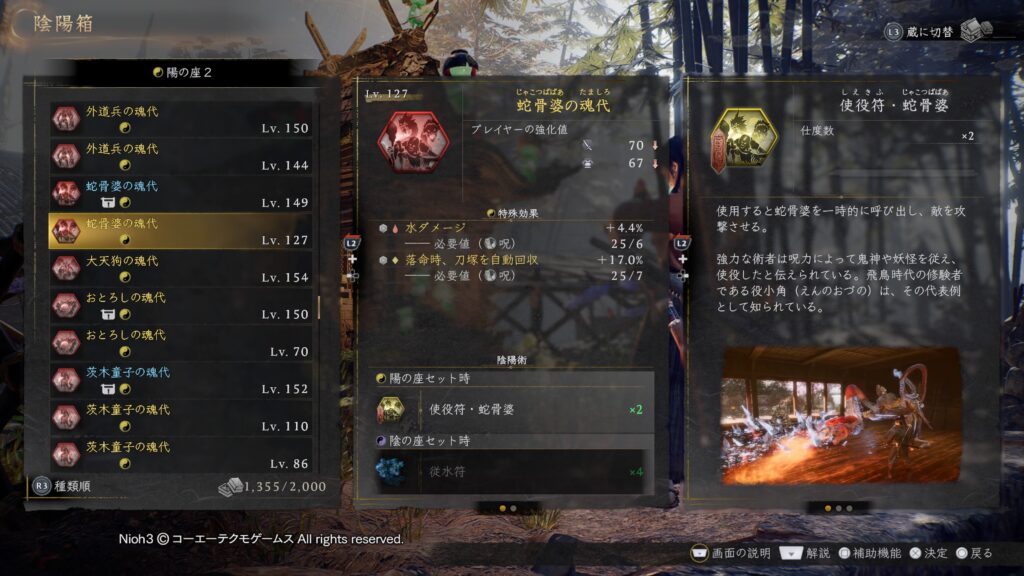Select the 外道兵の魂代 Lv. 144 row
Viewport: 1024px width, 576px height.
pyautogui.click(x=181, y=156)
